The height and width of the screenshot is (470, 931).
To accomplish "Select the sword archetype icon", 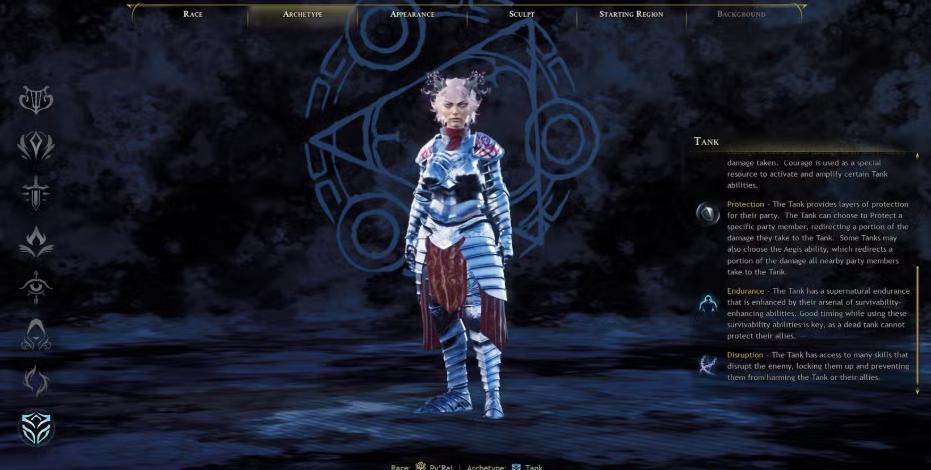I will pyautogui.click(x=36, y=193).
